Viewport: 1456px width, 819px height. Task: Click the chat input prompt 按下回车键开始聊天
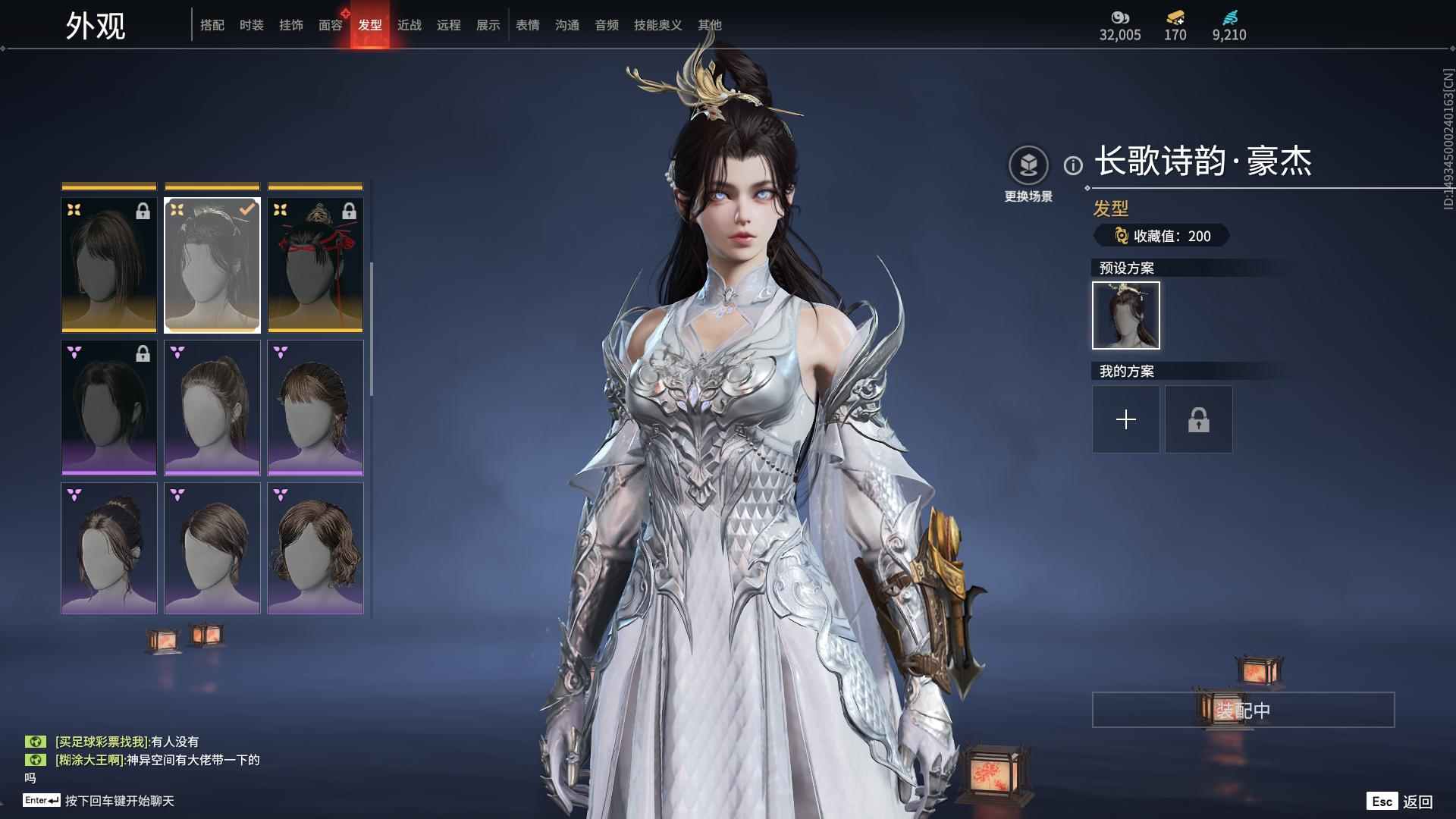point(119,801)
